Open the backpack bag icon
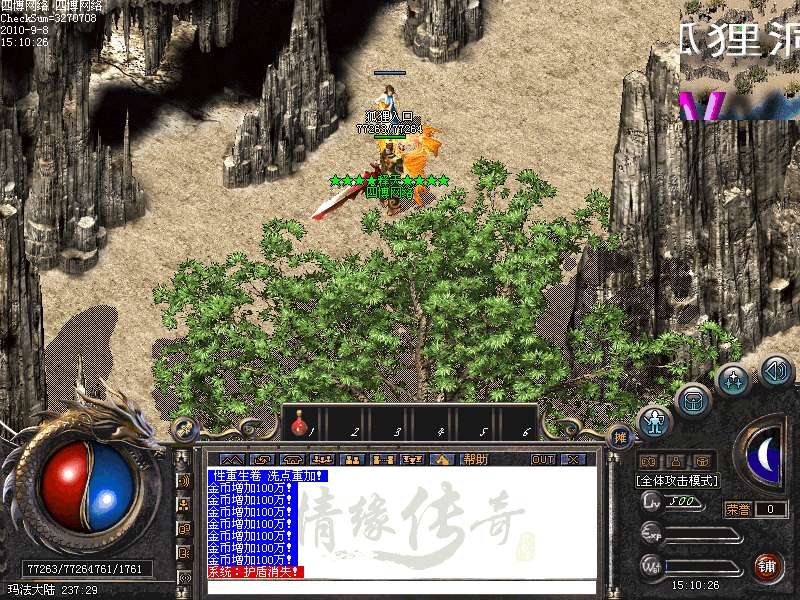800x600 pixels. [x=693, y=402]
